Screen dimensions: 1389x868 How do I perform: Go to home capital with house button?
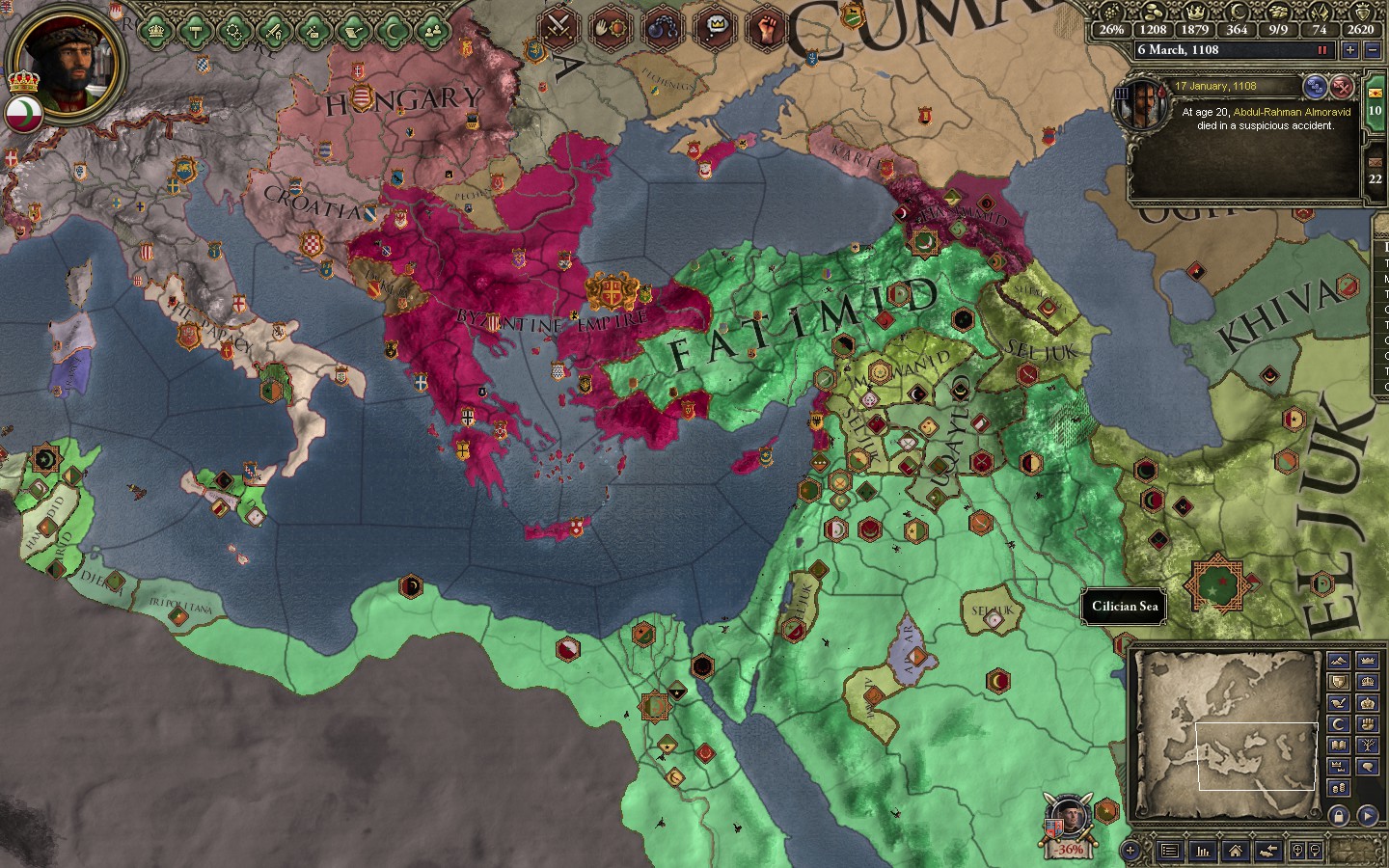(x=1236, y=851)
